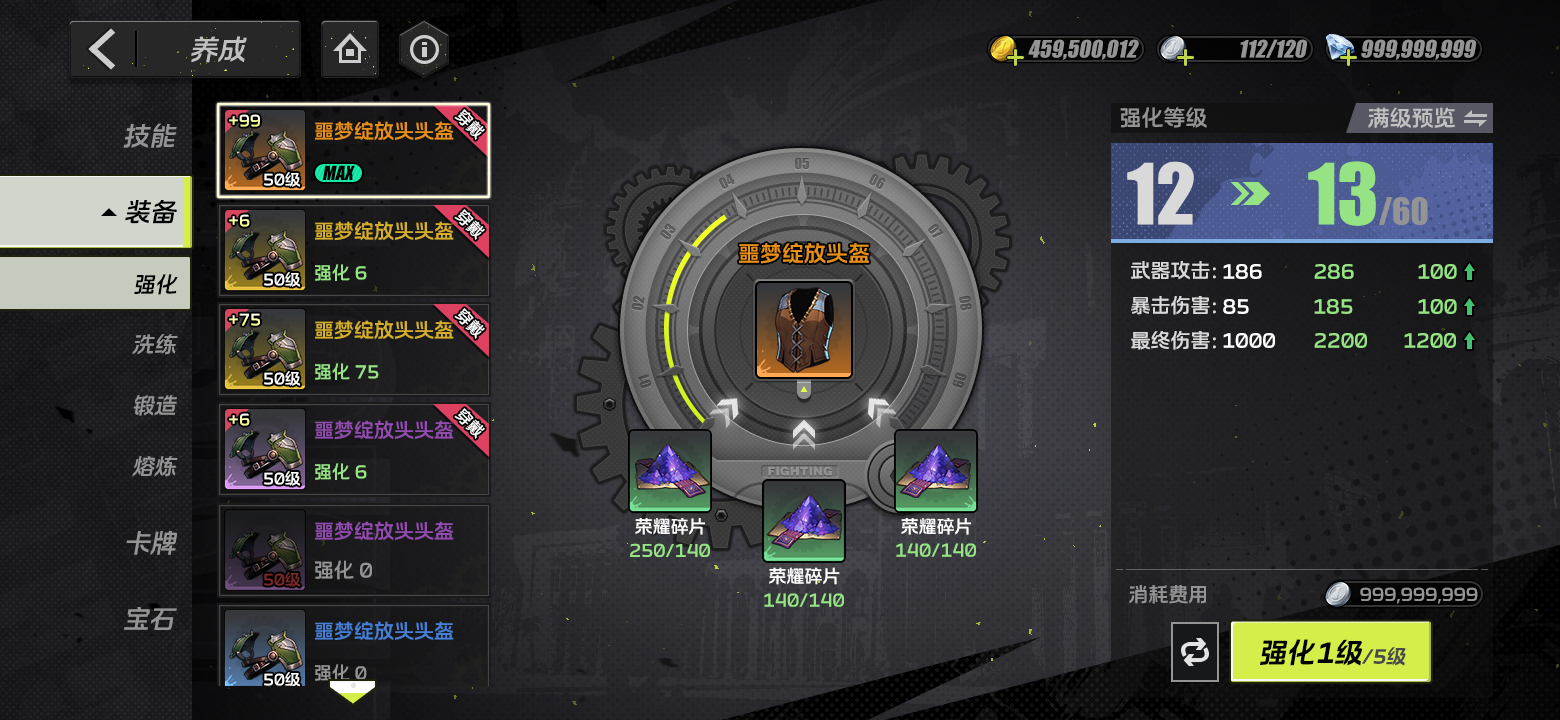This screenshot has width=1560, height=720.
Task: Go back from the 养成 screen
Action: point(103,49)
